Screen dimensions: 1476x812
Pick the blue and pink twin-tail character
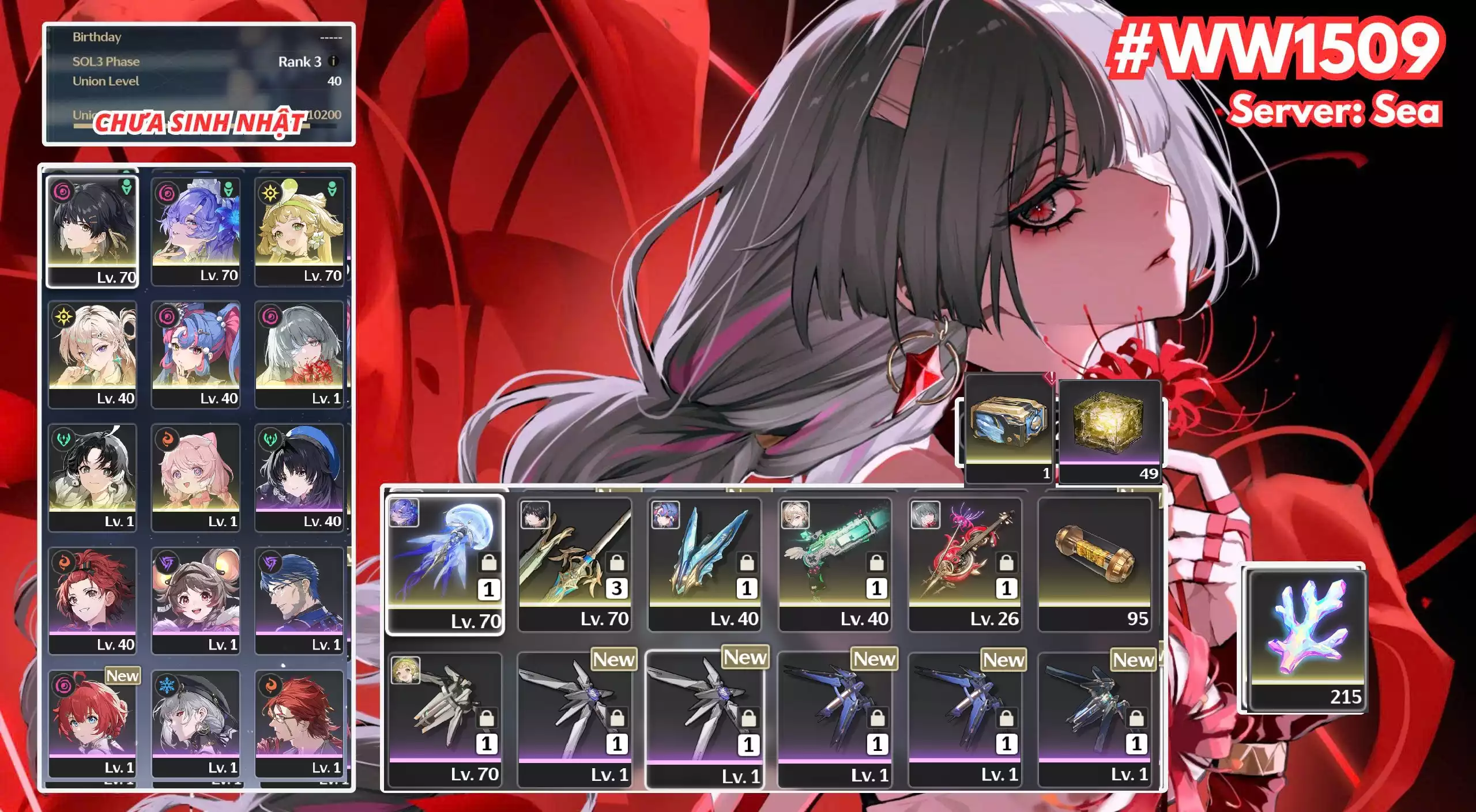click(195, 353)
